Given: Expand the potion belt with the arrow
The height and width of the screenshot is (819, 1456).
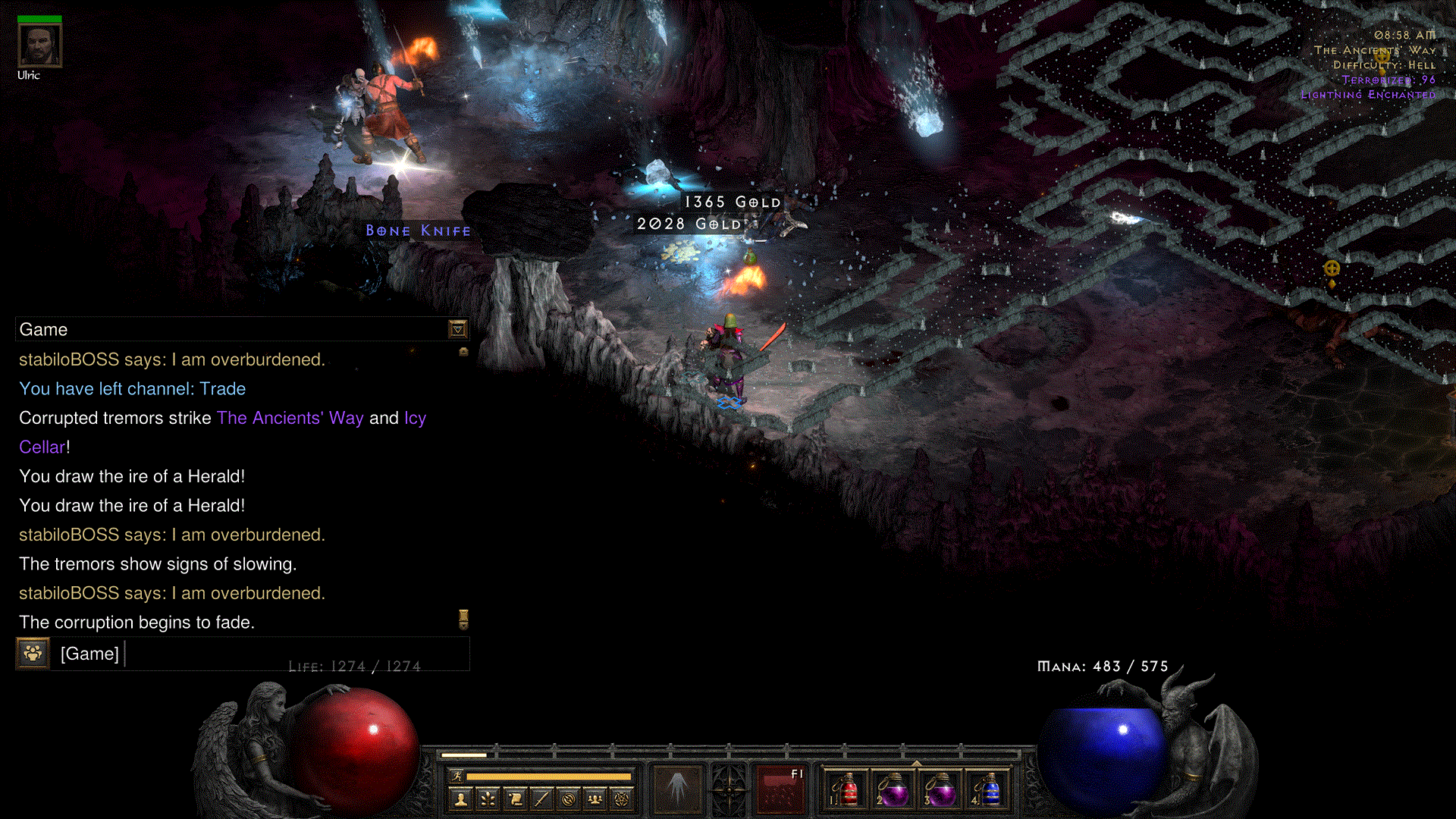Looking at the screenshot, I should pyautogui.click(x=917, y=763).
